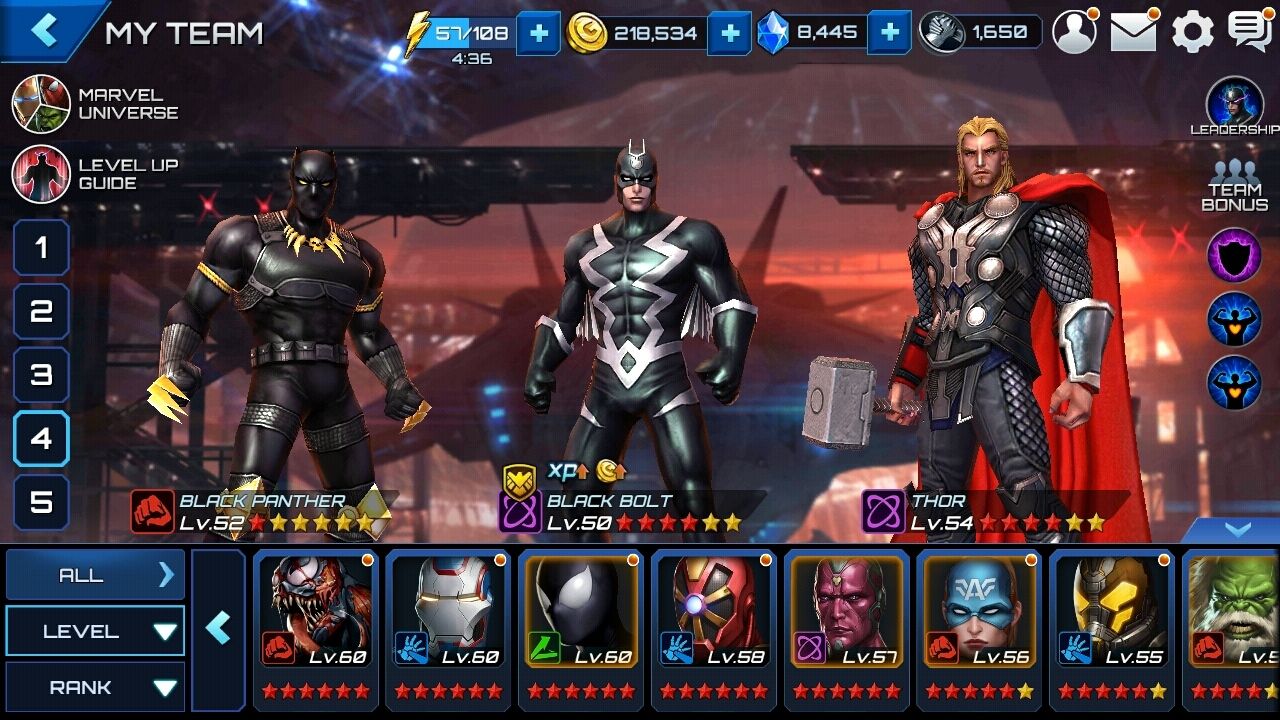Open the mail inbox

point(1133,32)
